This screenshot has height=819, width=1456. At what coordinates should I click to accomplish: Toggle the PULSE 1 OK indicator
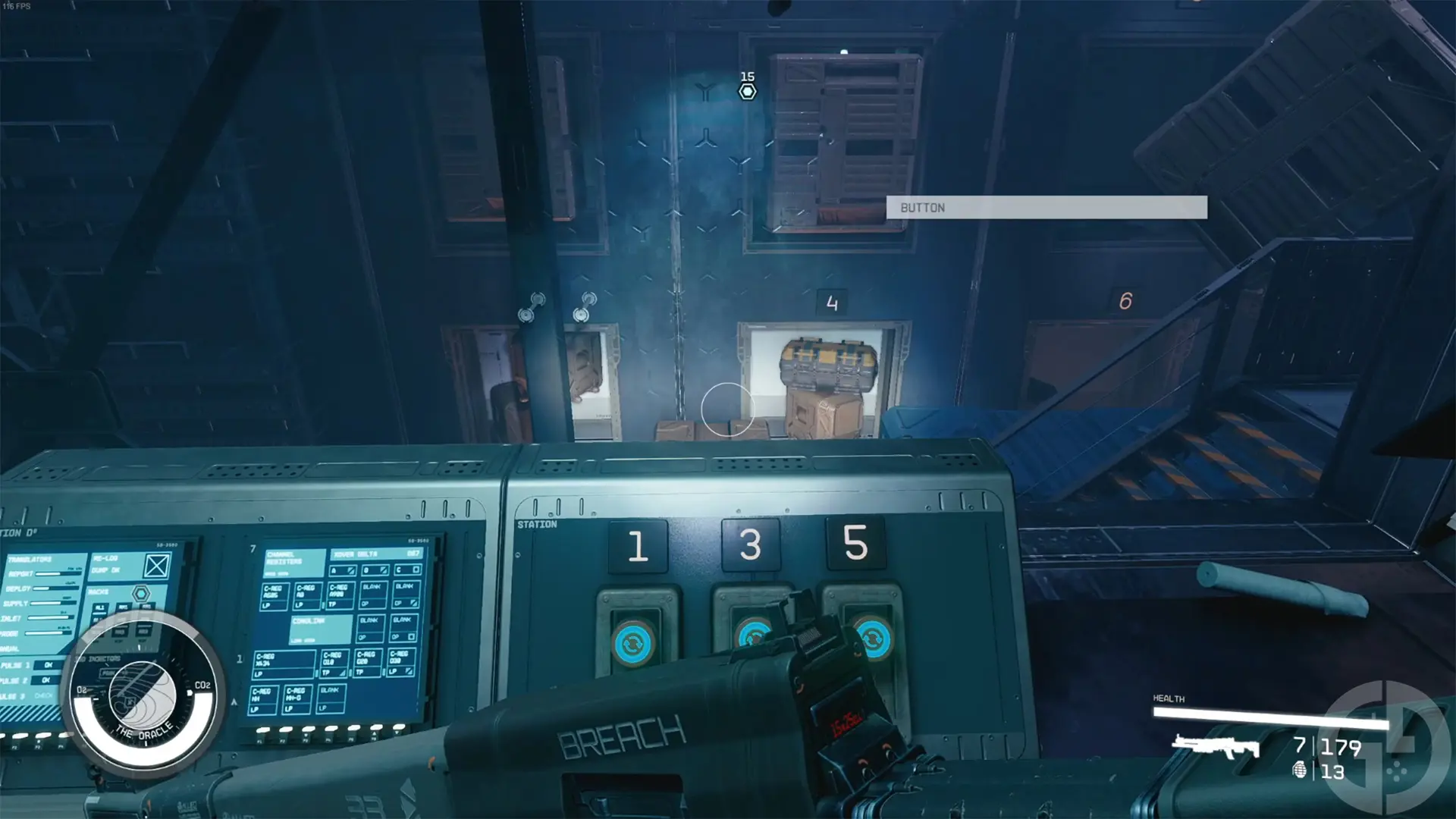click(x=49, y=664)
